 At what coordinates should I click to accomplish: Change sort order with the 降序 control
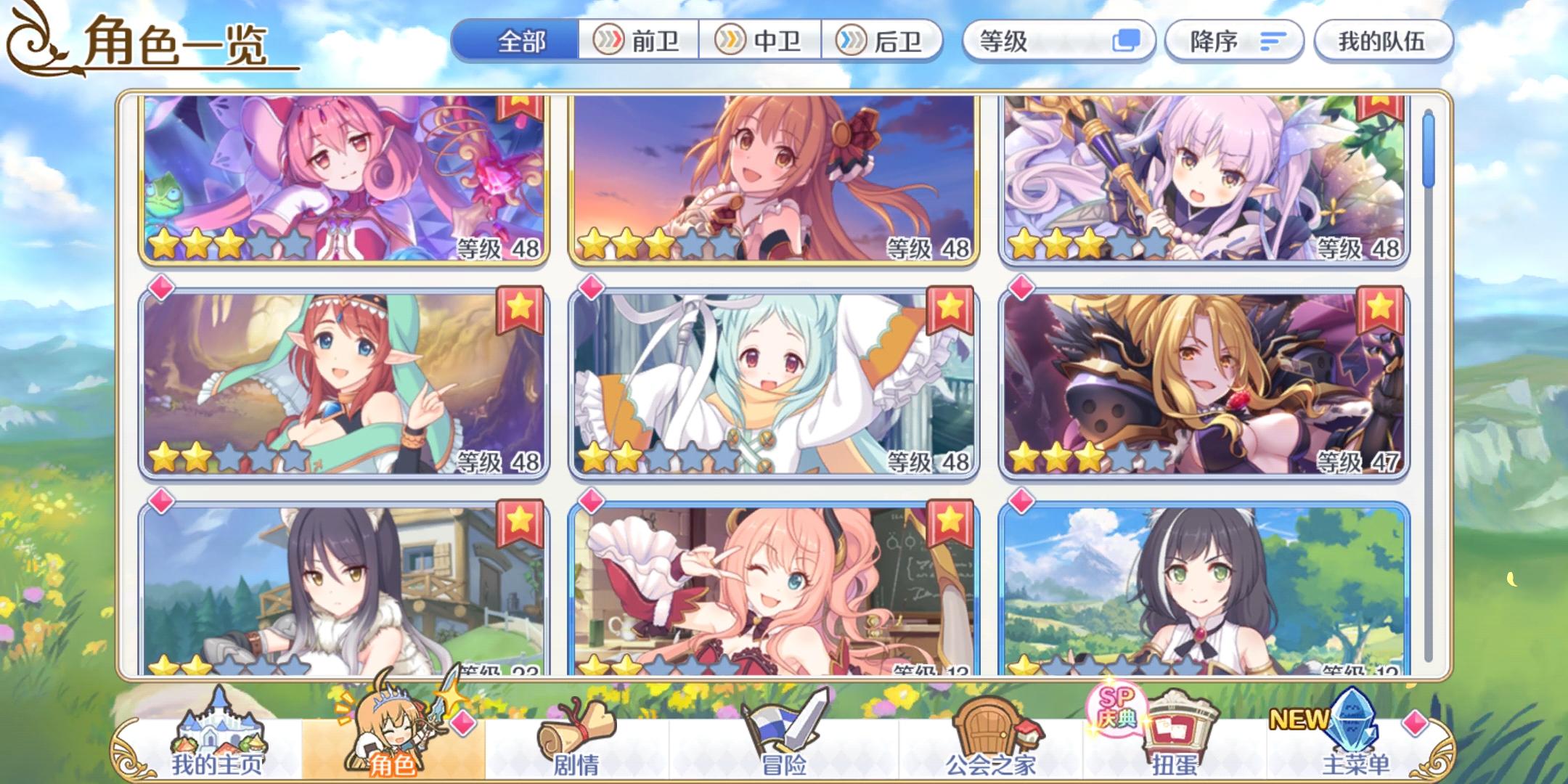[x=1234, y=41]
